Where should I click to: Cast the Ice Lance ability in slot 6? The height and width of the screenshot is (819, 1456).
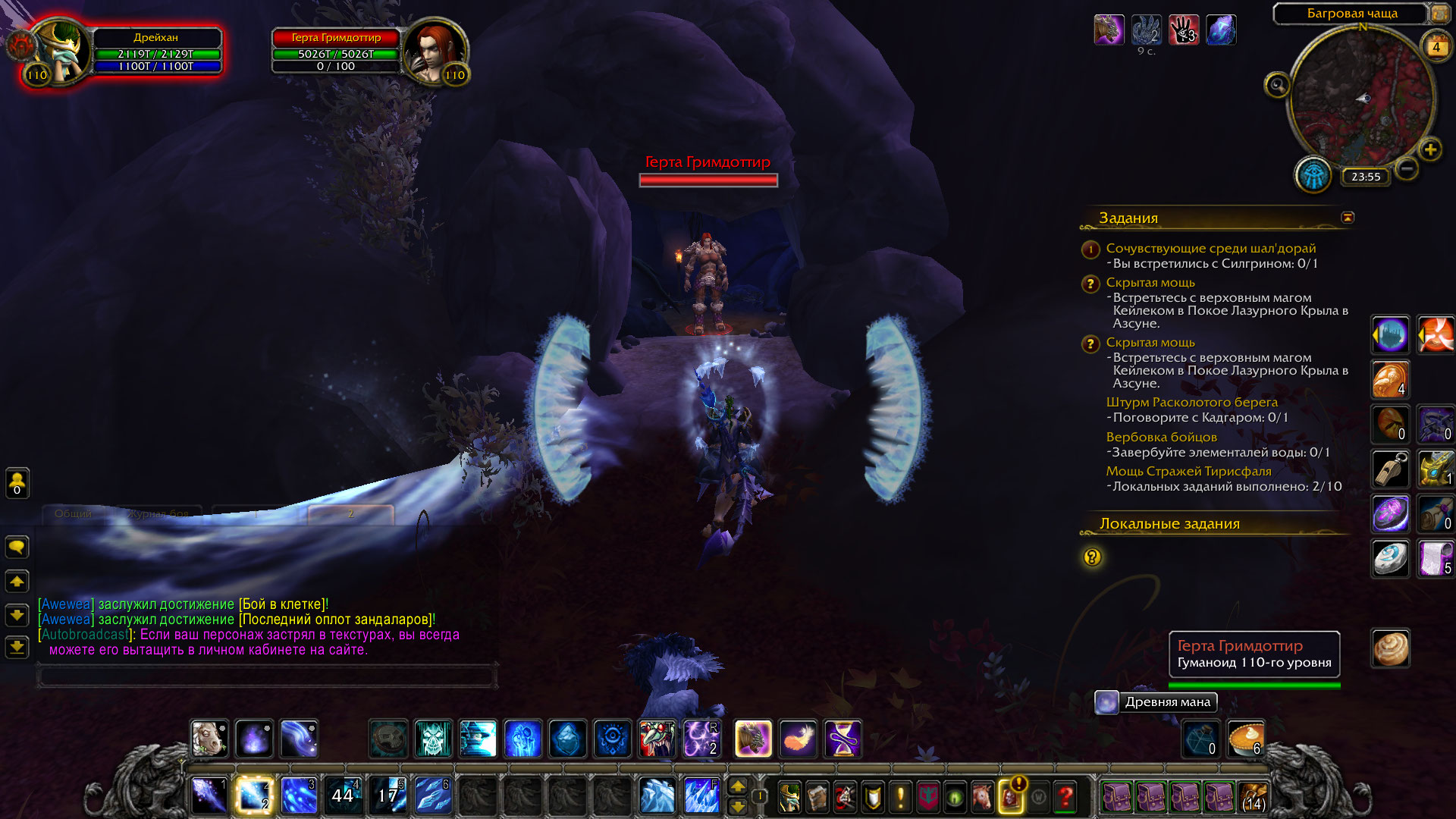(432, 795)
